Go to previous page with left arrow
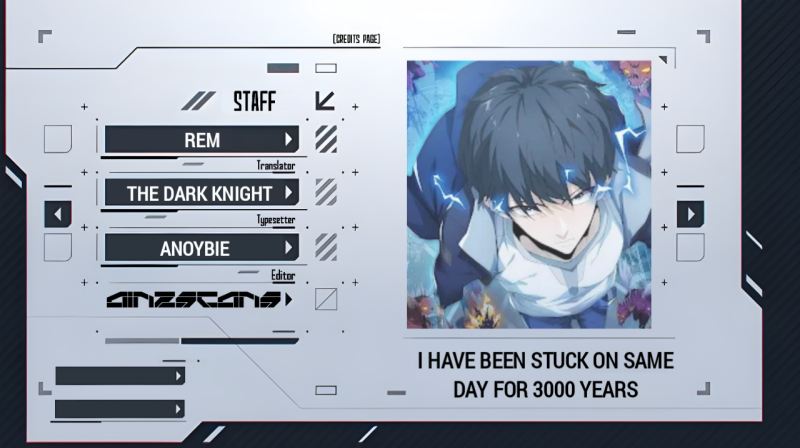The width and height of the screenshot is (800, 448). pyautogui.click(x=58, y=213)
